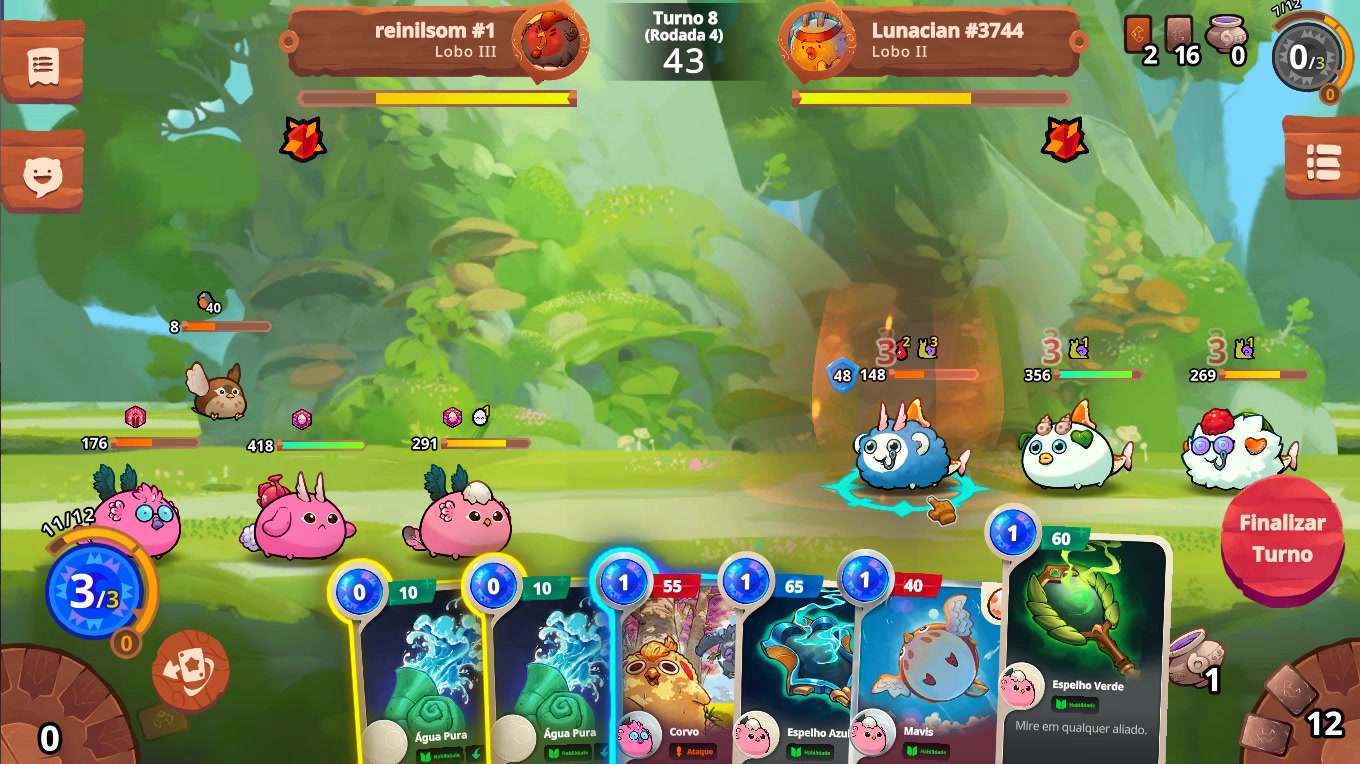Select the pink axie with 418 HP
This screenshot has width=1360, height=764.
click(x=302, y=520)
